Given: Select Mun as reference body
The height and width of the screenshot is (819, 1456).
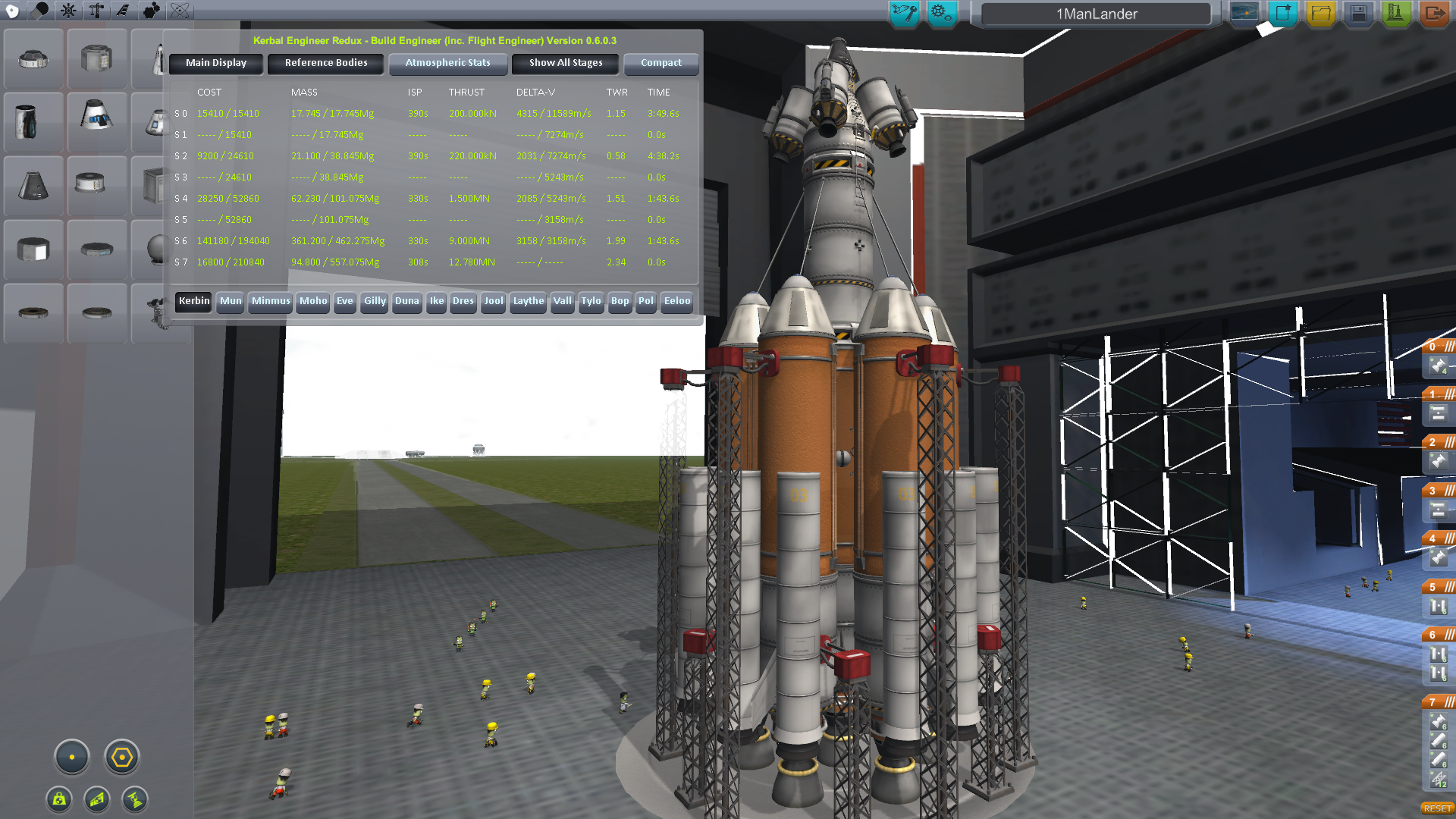Looking at the screenshot, I should [x=231, y=301].
